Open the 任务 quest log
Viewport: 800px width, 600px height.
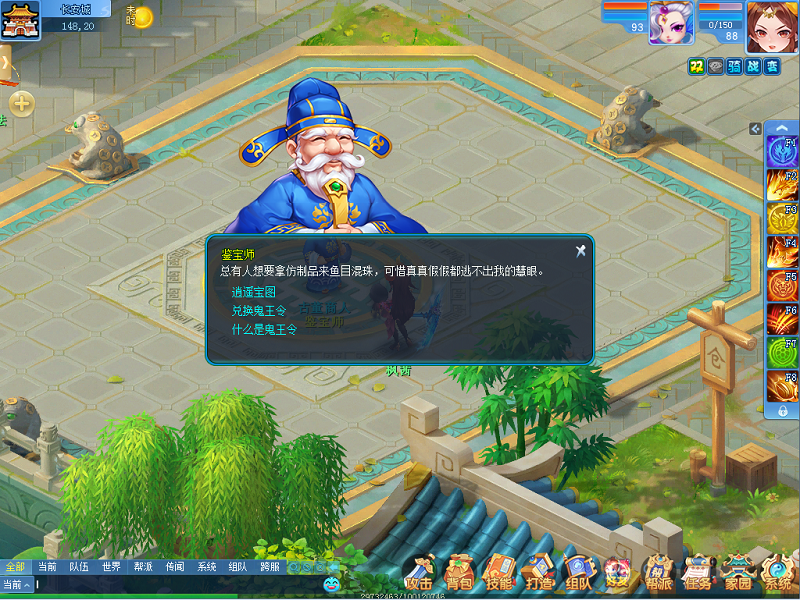[x=697, y=574]
